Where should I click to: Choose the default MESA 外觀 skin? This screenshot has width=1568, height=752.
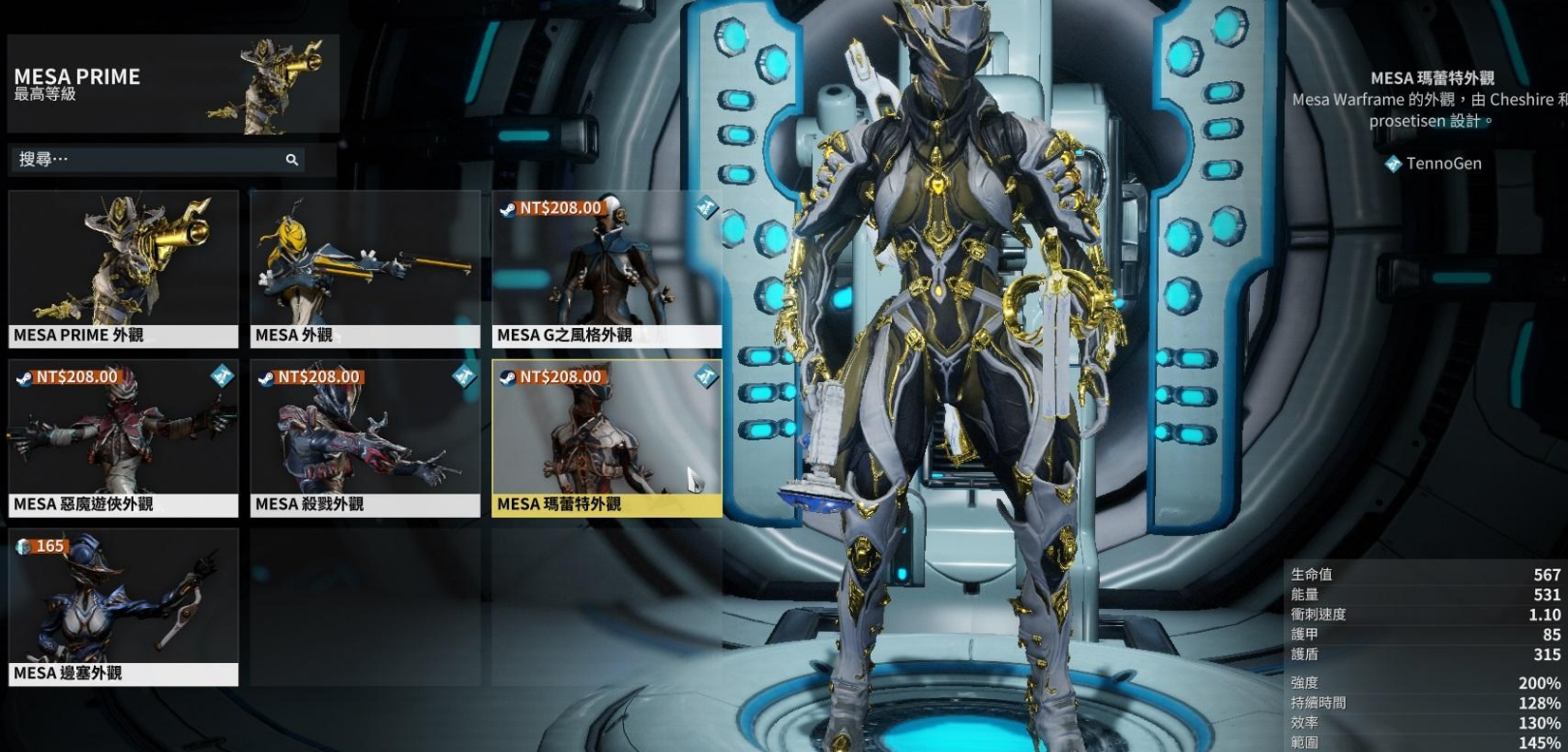pos(365,269)
